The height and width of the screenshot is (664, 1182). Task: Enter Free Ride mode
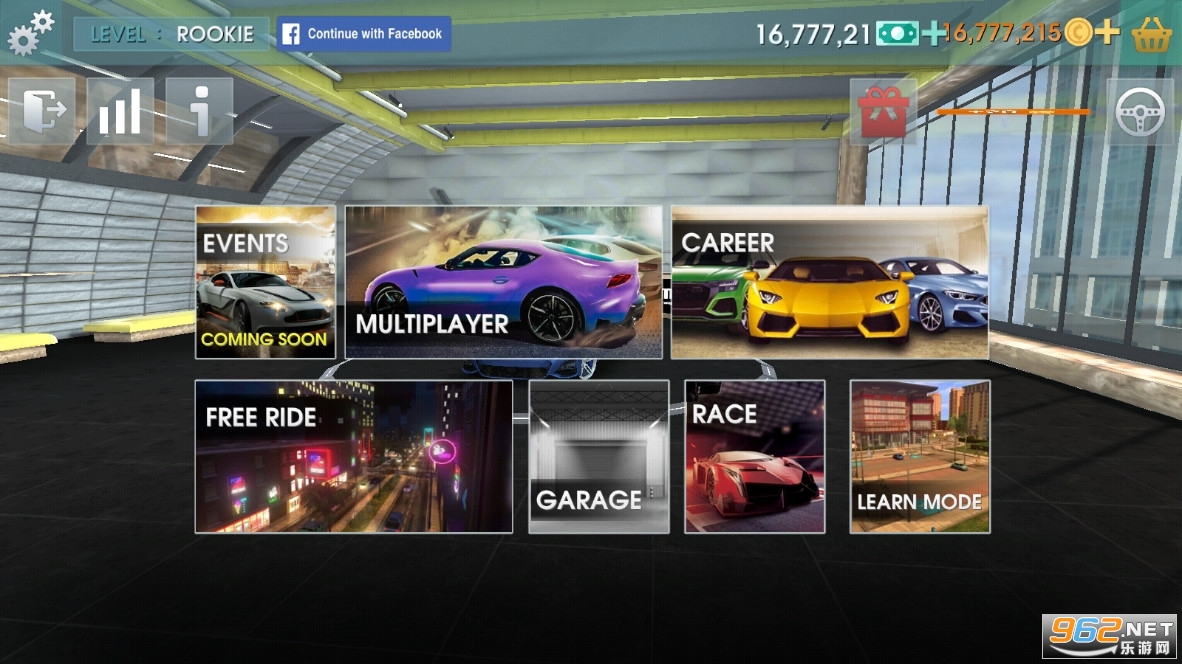tap(353, 456)
